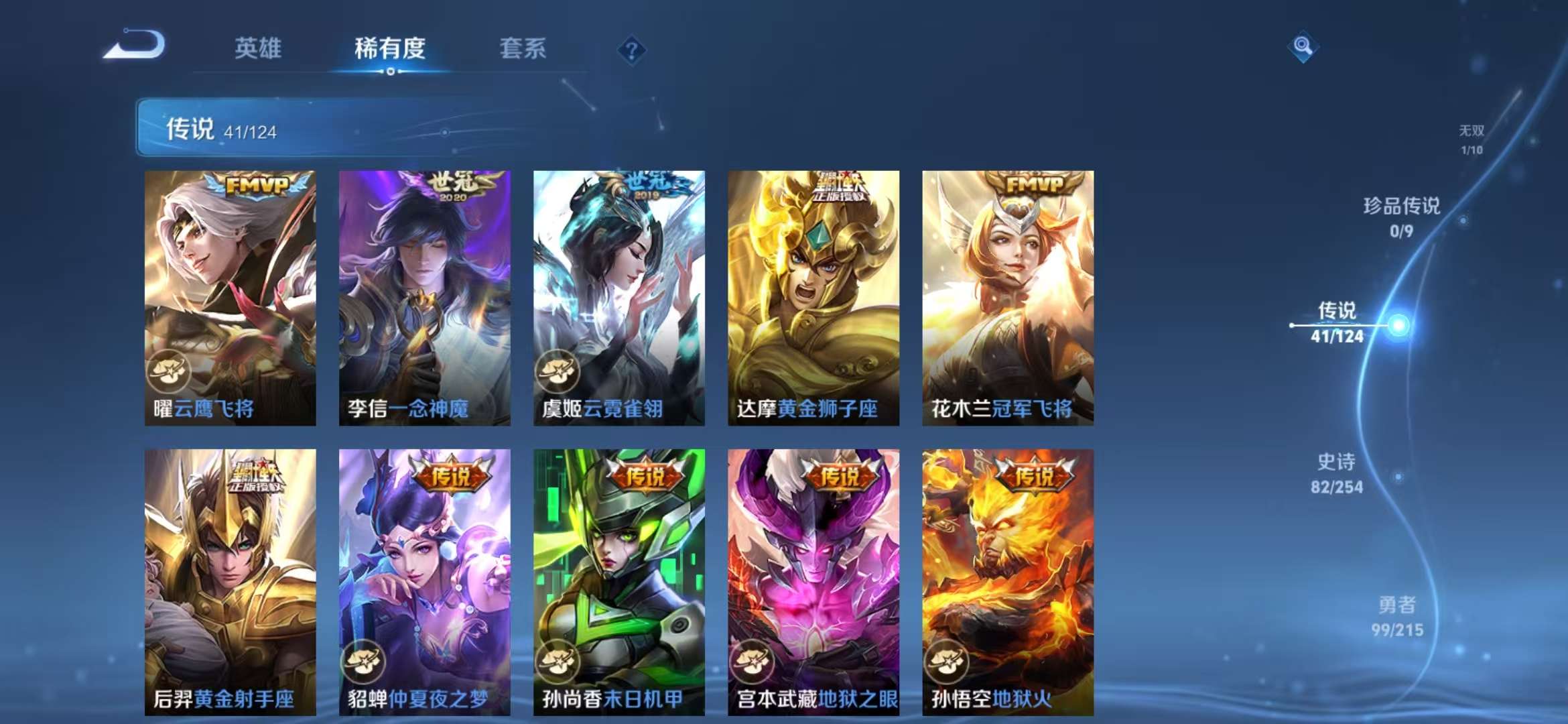Click the question mark help icon
The height and width of the screenshot is (724, 1568).
(631, 49)
